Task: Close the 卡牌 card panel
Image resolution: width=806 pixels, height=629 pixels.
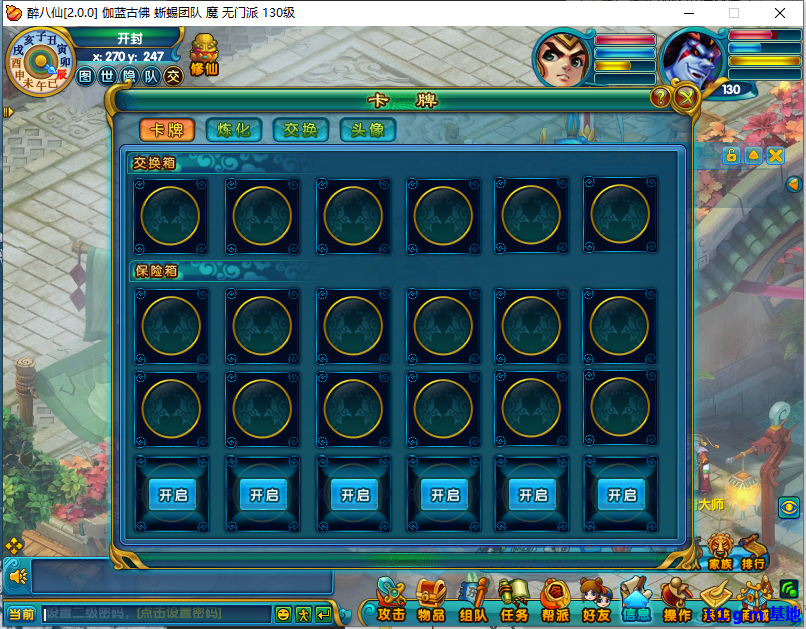Action: (685, 97)
